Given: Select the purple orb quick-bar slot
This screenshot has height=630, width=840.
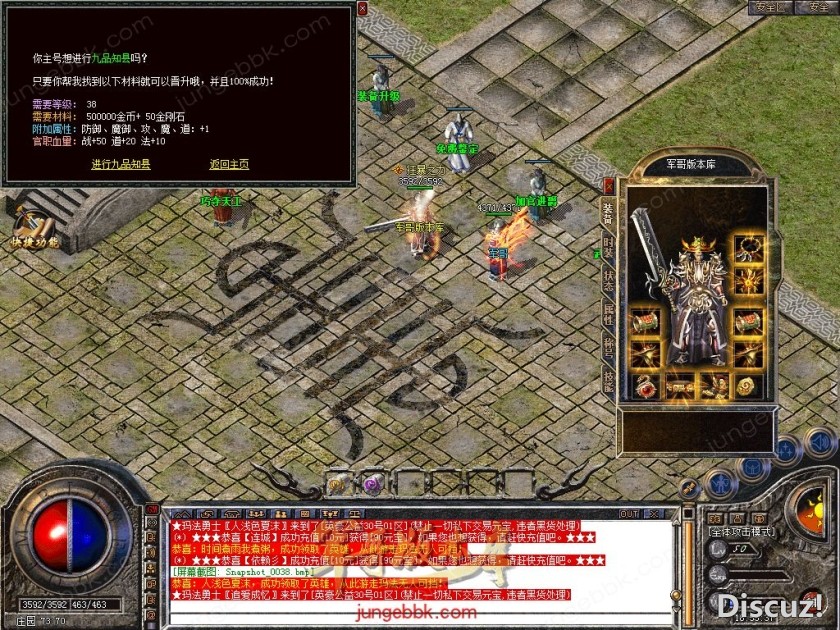Looking at the screenshot, I should tap(371, 484).
